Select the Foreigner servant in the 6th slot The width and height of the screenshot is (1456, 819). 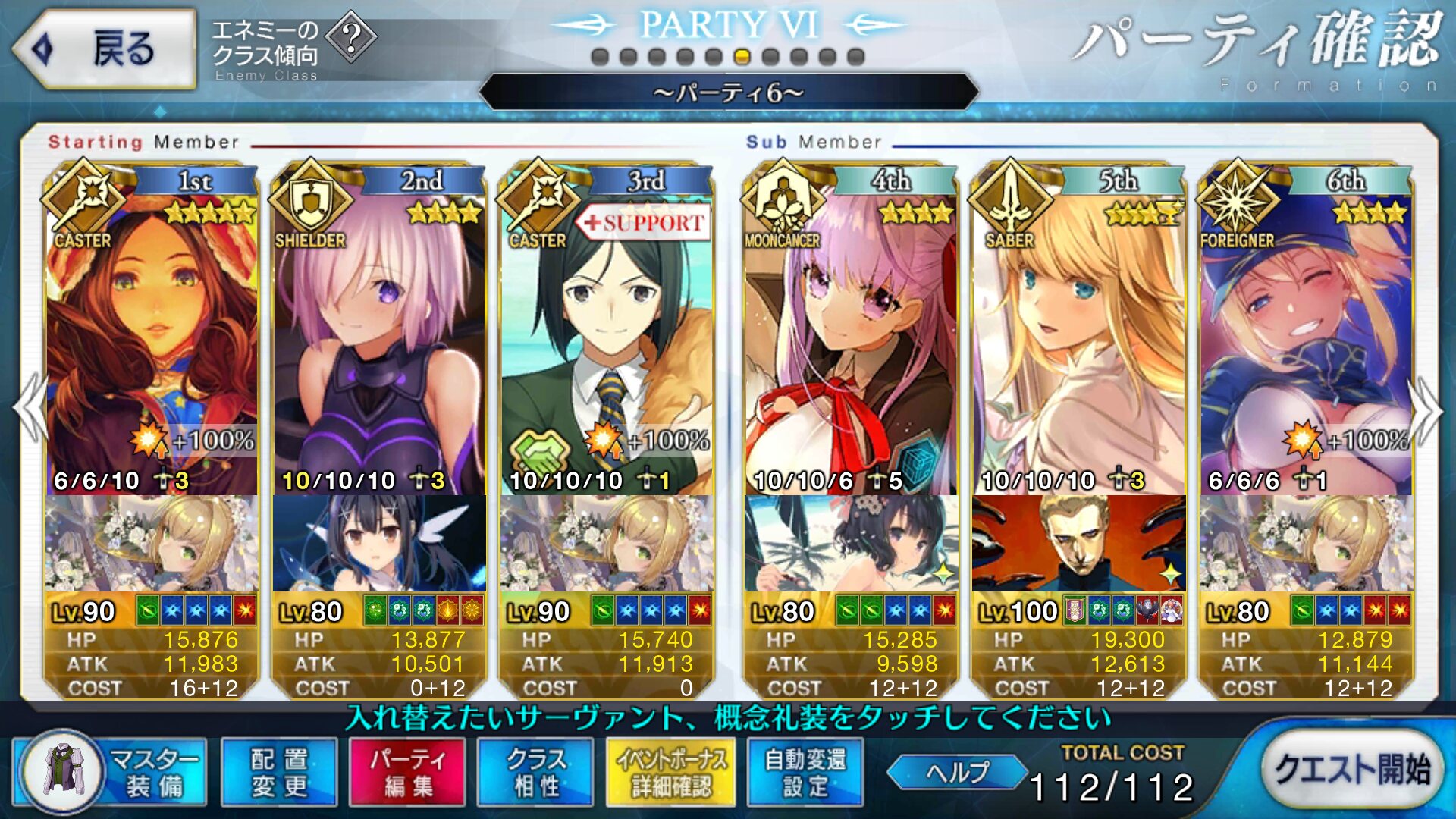pos(1306,334)
